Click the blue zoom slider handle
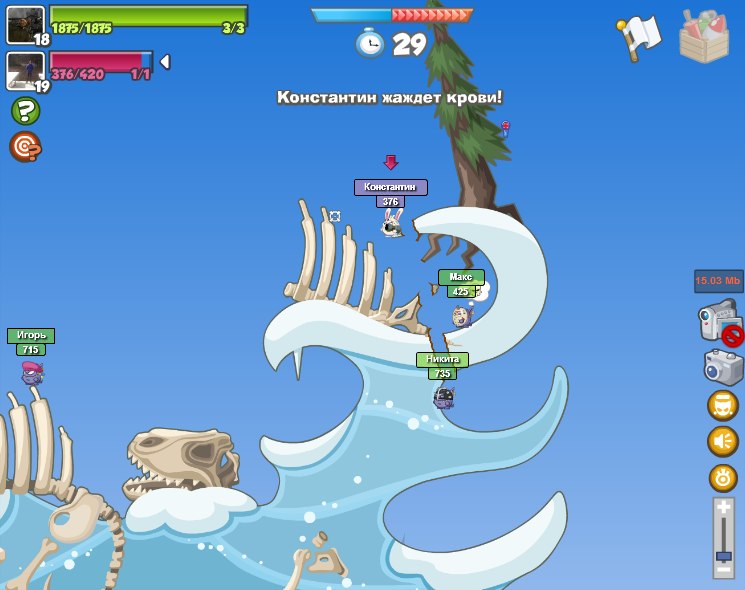The image size is (745, 590). click(x=724, y=555)
